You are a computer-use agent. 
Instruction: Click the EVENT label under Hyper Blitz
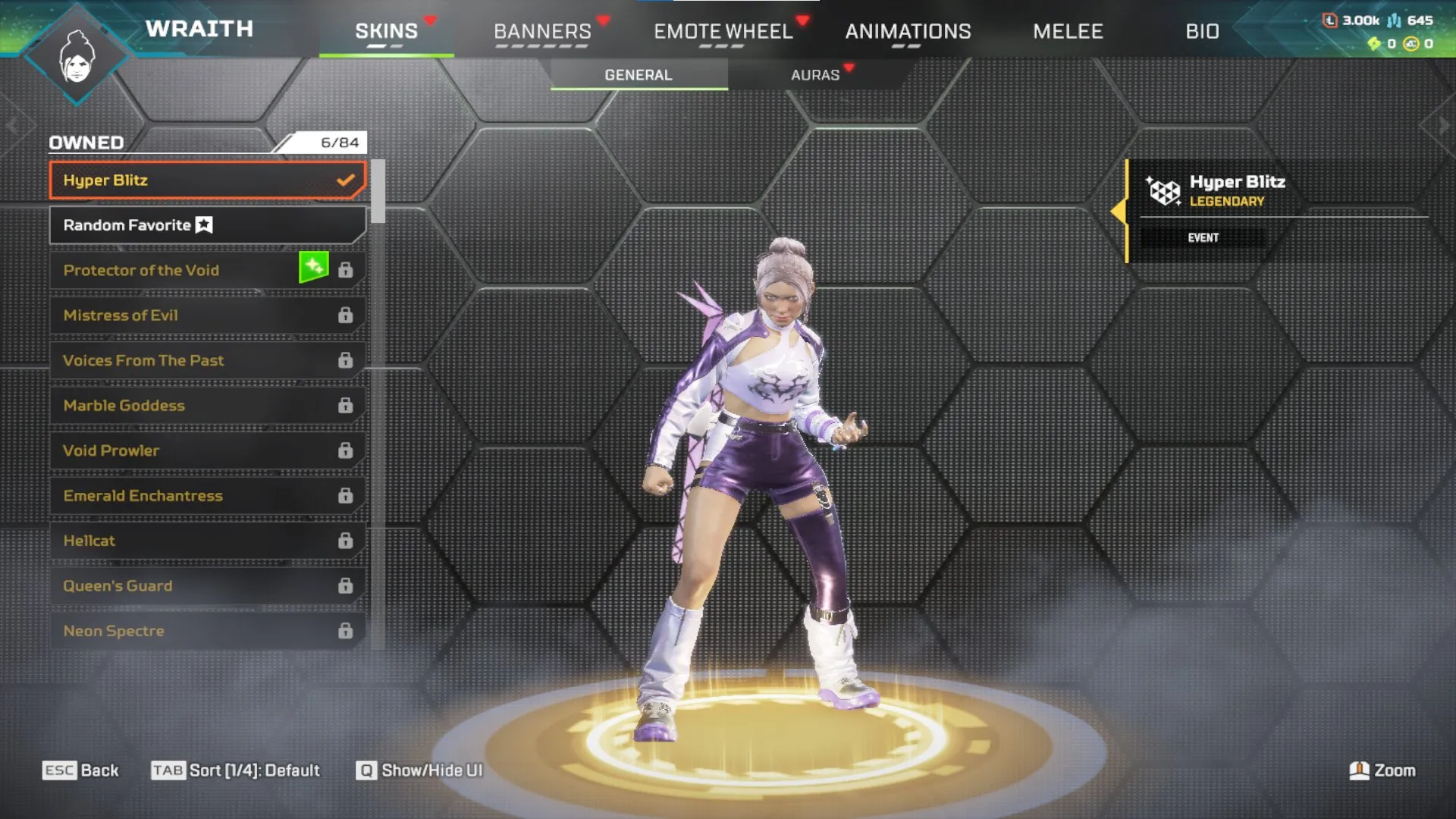pyautogui.click(x=1204, y=237)
